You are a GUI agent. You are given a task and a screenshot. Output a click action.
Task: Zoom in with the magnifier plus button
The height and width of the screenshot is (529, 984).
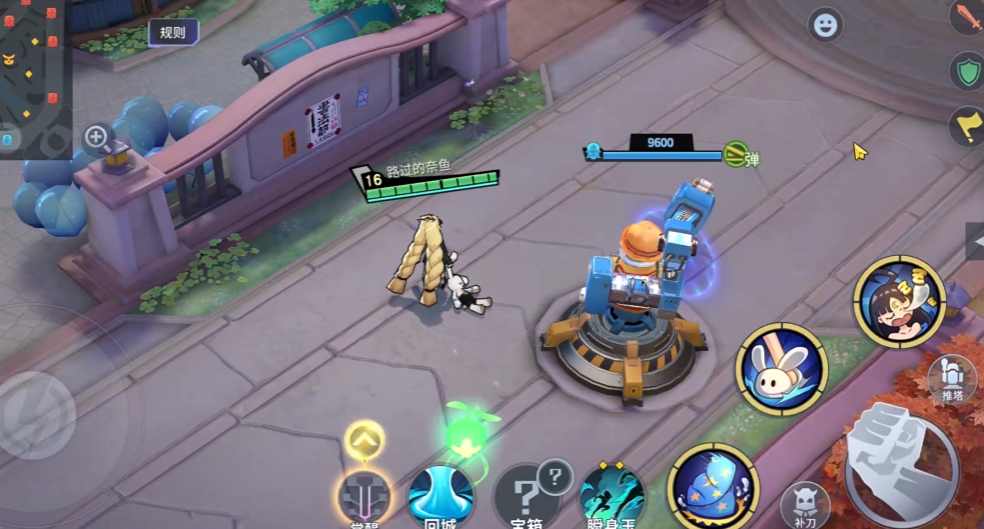click(x=97, y=137)
